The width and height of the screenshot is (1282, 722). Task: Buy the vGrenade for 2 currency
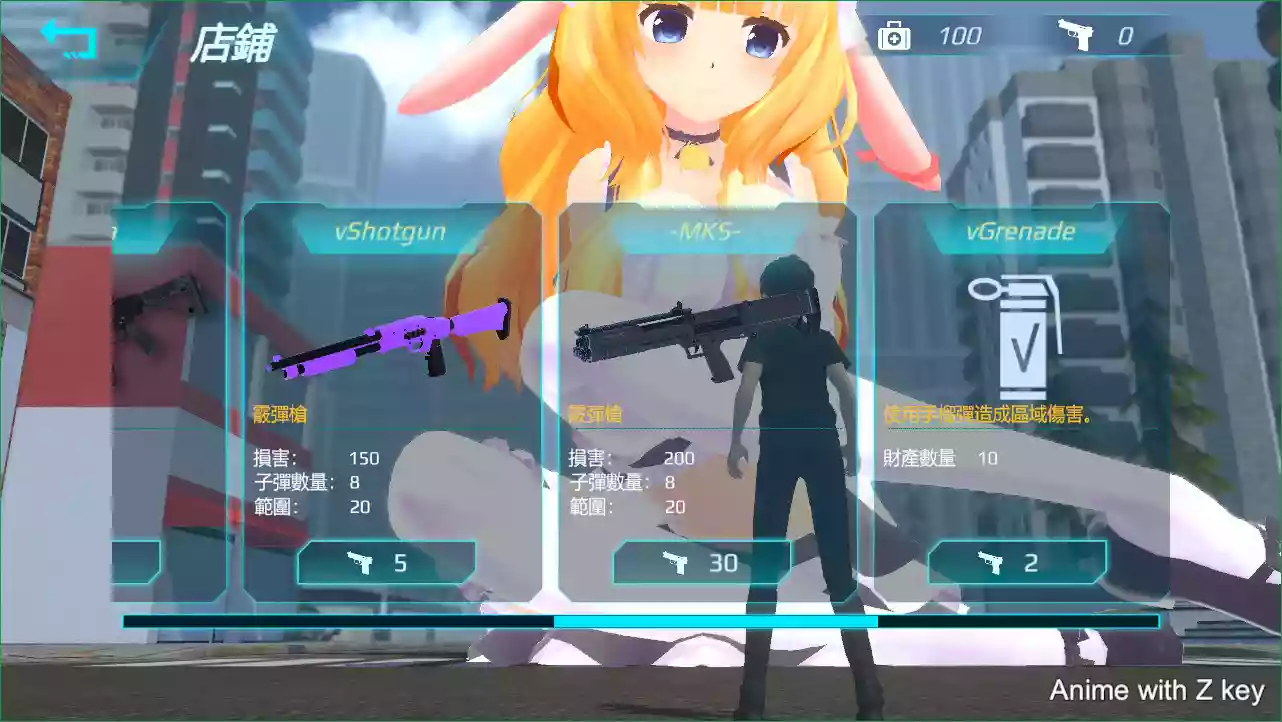pos(1017,563)
